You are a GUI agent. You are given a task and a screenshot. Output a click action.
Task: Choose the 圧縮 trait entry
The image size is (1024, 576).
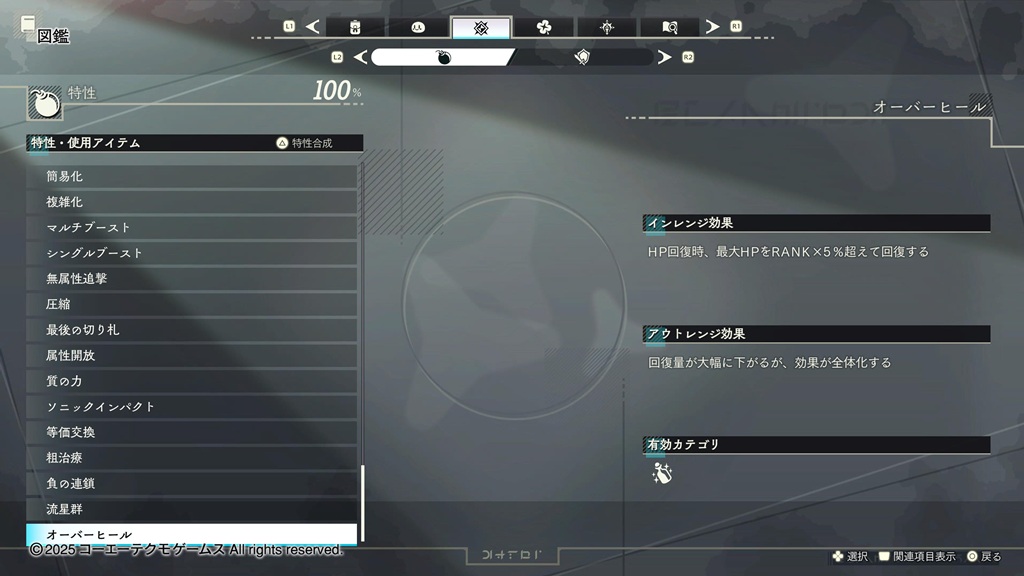191,304
